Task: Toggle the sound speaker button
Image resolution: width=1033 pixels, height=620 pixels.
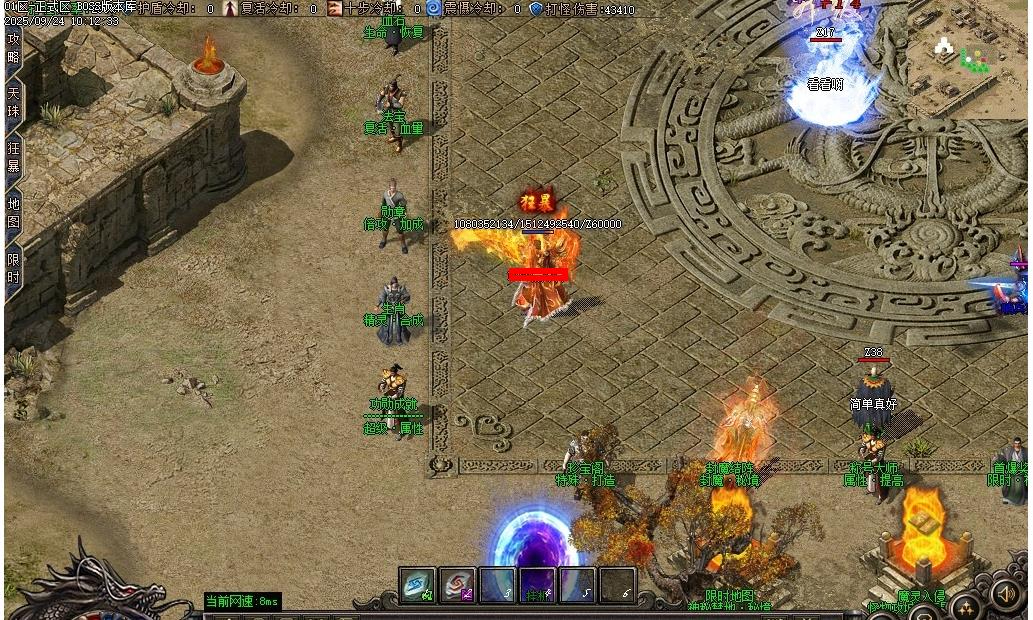Action: click(1006, 594)
